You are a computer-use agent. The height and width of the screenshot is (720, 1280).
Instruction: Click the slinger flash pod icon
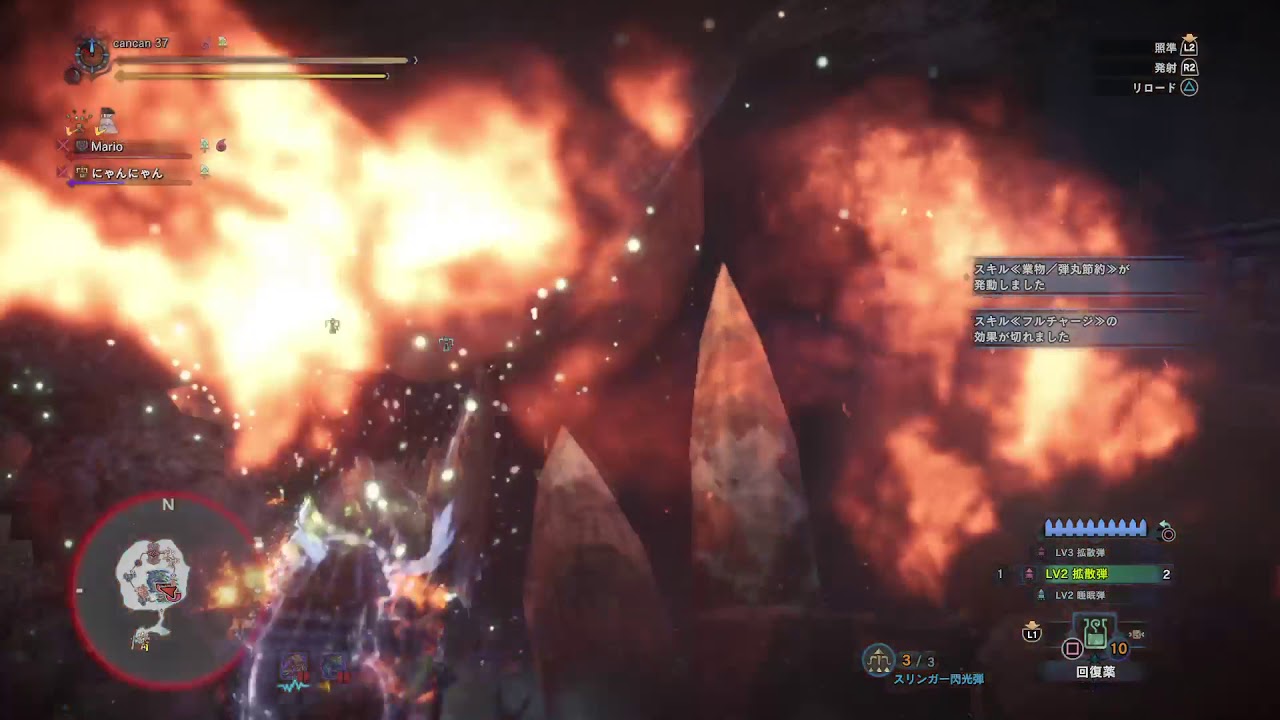click(878, 660)
